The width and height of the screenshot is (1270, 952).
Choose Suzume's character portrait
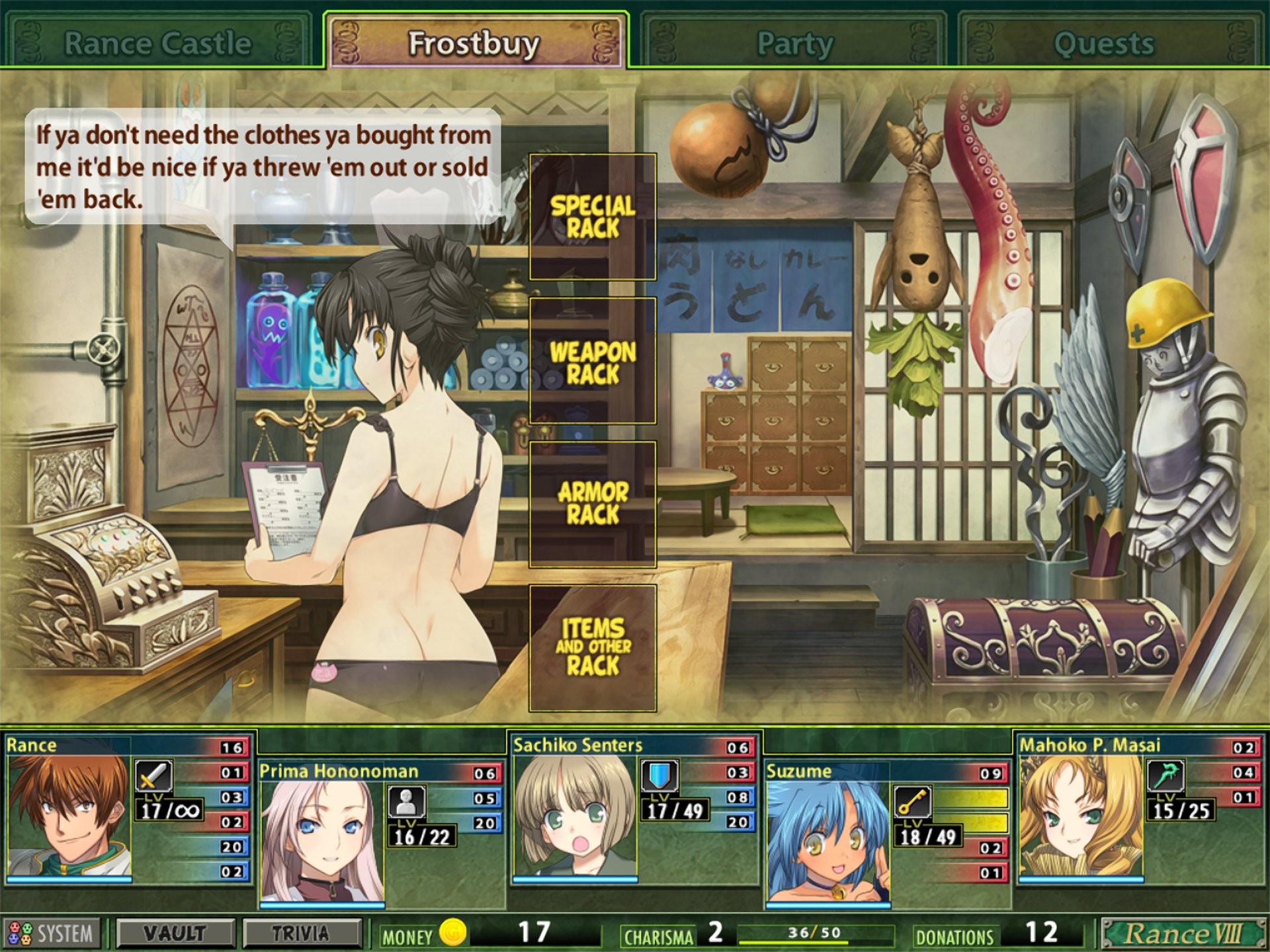(x=828, y=841)
